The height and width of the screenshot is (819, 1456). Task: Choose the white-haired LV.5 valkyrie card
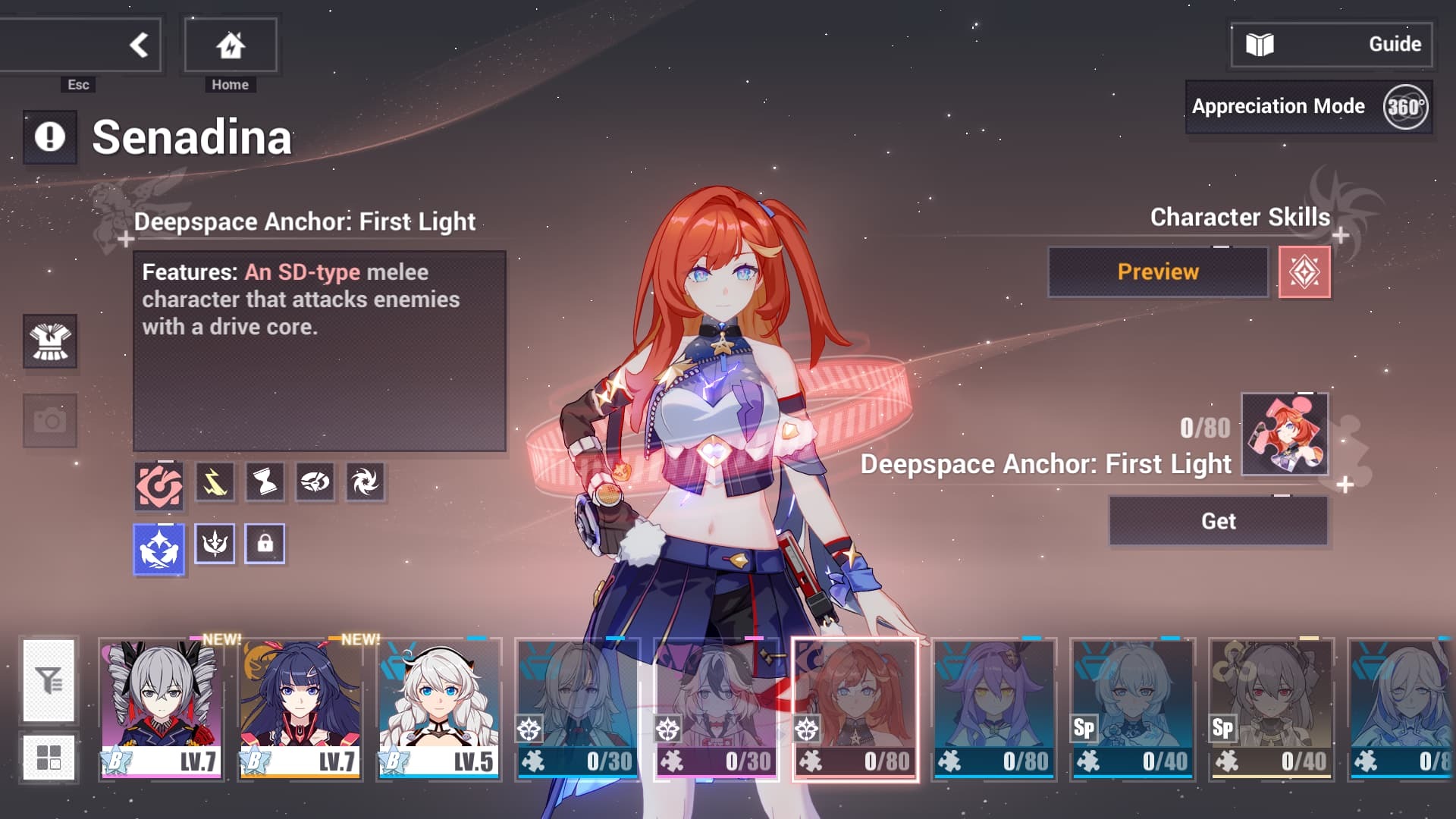(439, 709)
